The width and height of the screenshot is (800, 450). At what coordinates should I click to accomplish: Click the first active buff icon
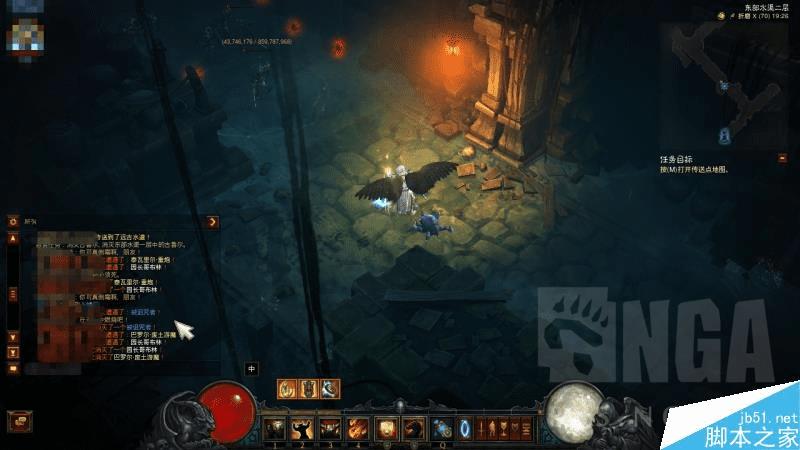click(286, 388)
